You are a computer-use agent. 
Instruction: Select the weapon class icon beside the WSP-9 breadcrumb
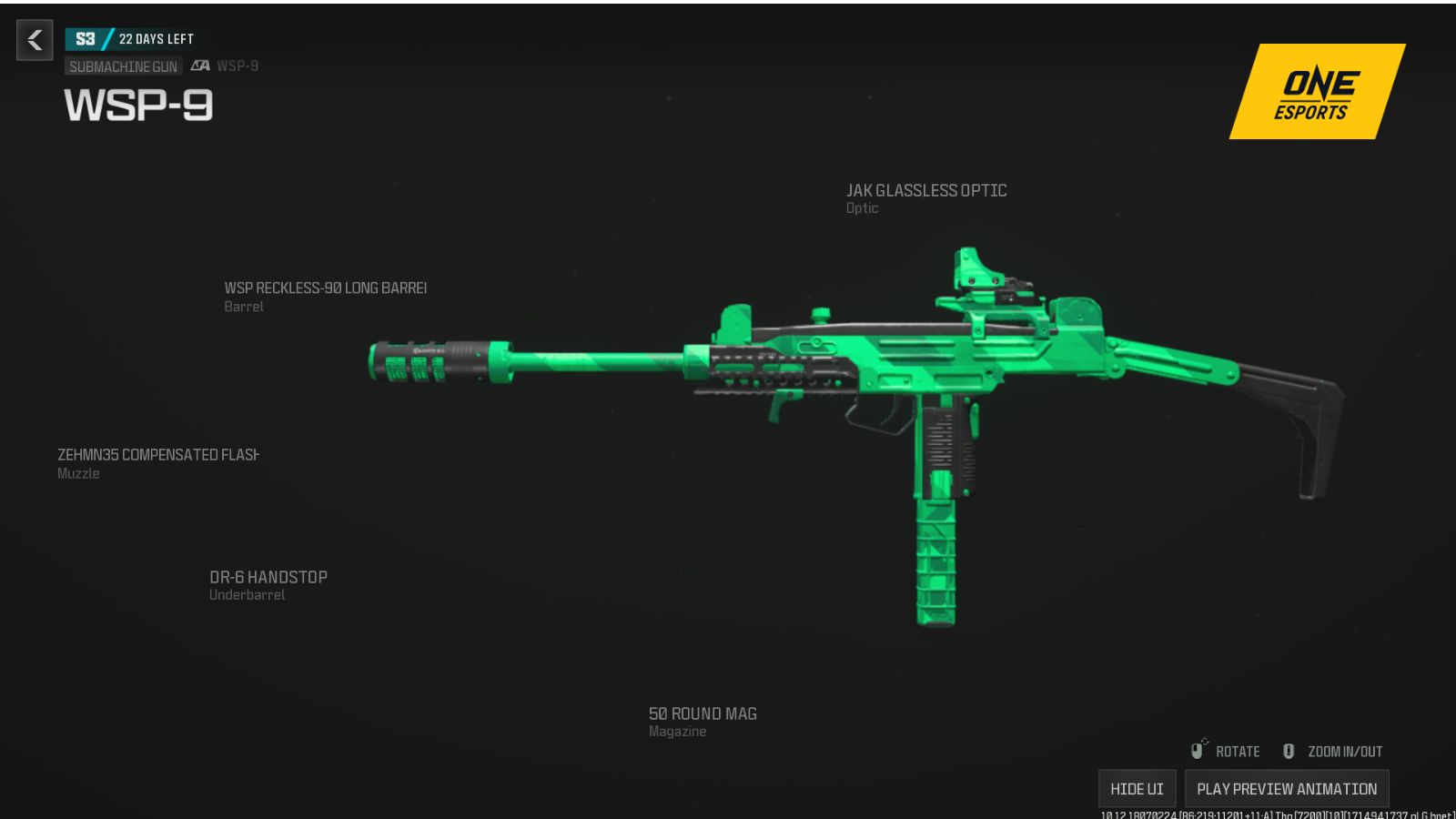click(201, 66)
